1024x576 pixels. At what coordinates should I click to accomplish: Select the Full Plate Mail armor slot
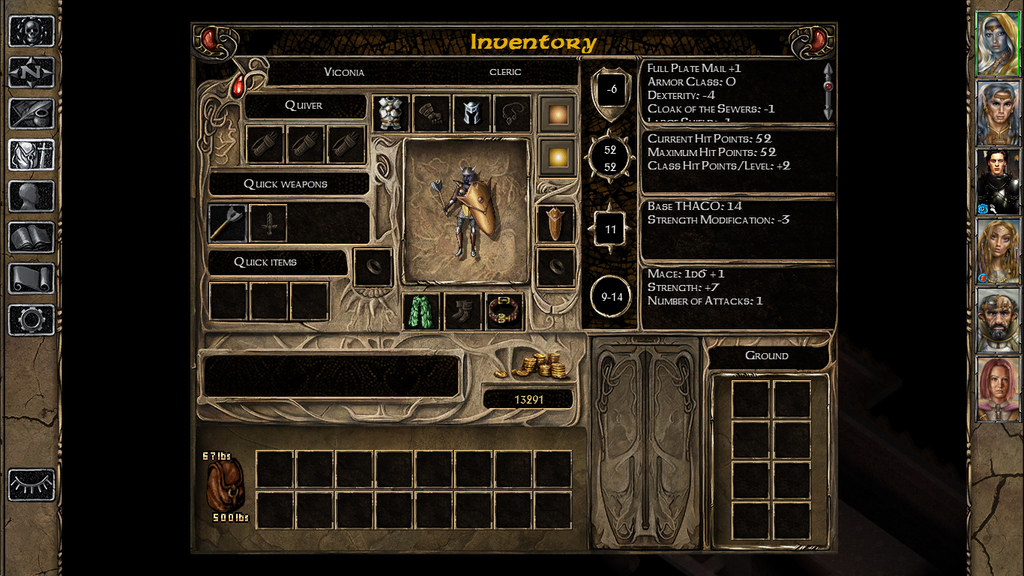point(392,113)
